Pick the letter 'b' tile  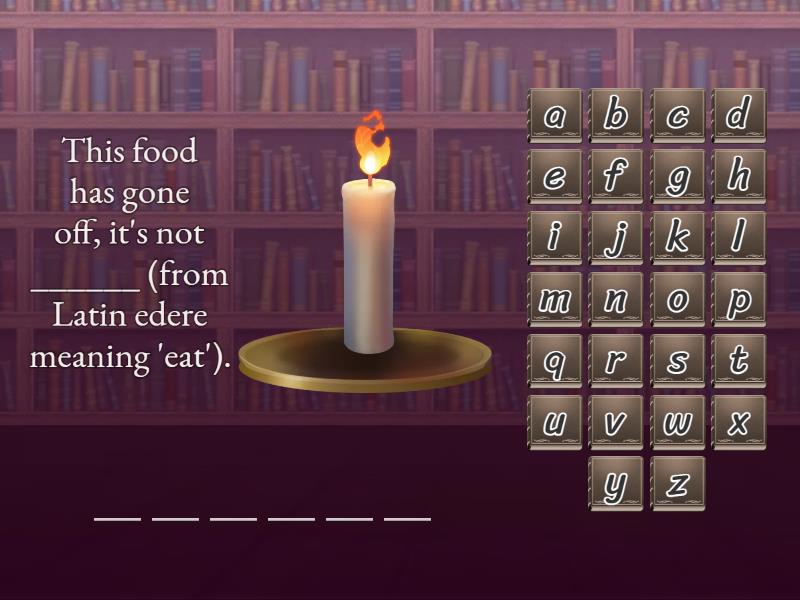point(616,116)
